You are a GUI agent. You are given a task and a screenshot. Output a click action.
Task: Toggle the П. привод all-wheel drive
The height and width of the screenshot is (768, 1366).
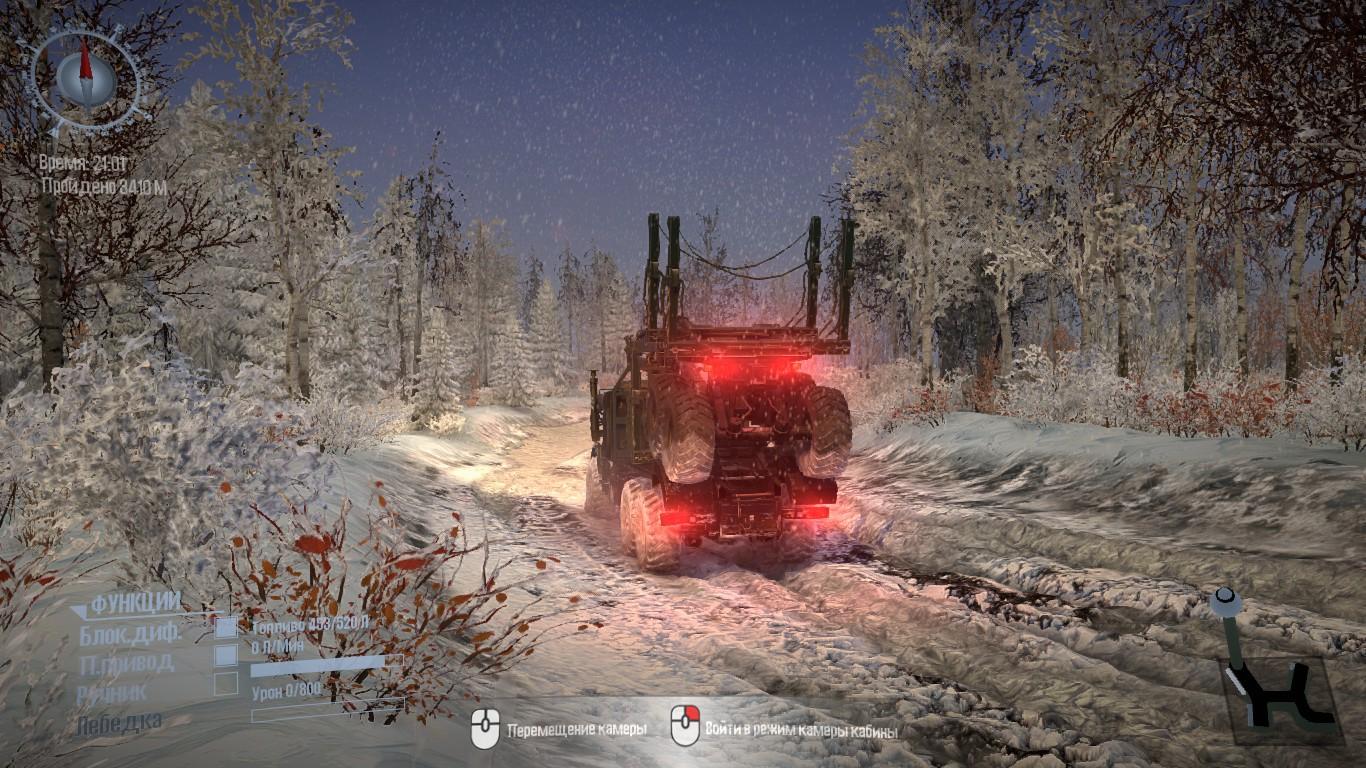click(227, 656)
